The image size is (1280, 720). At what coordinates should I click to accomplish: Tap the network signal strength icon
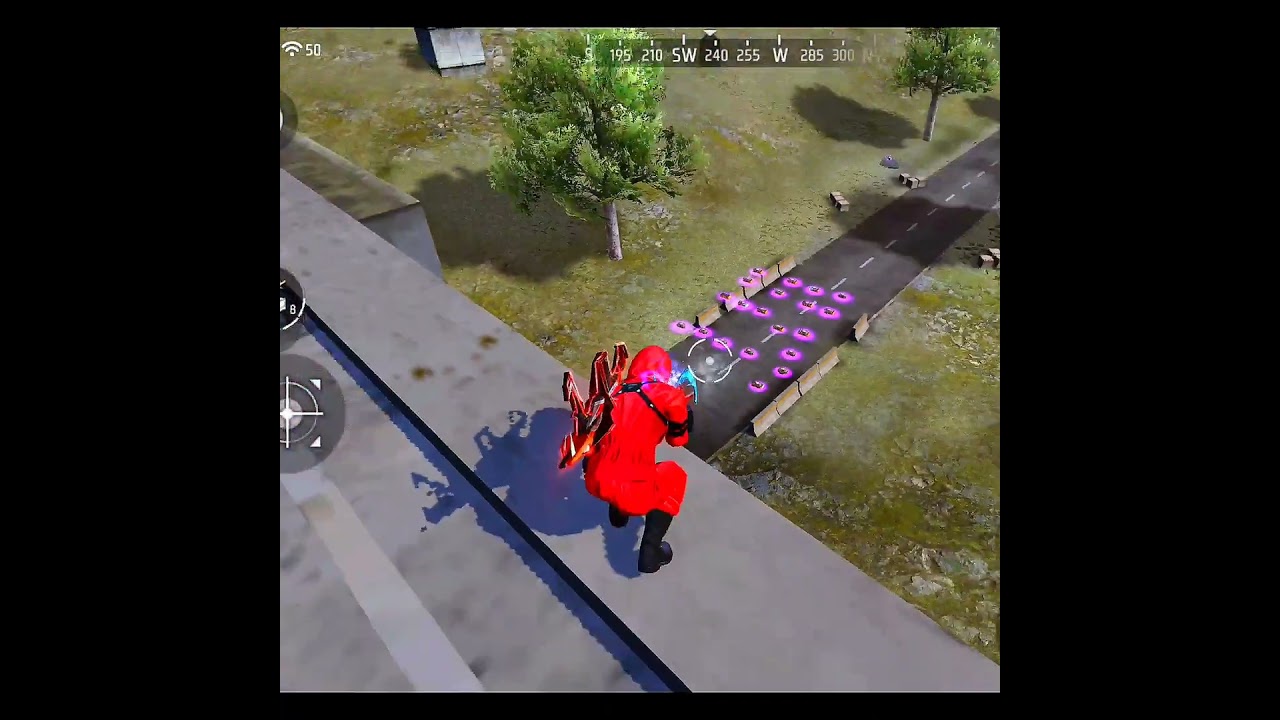(291, 49)
